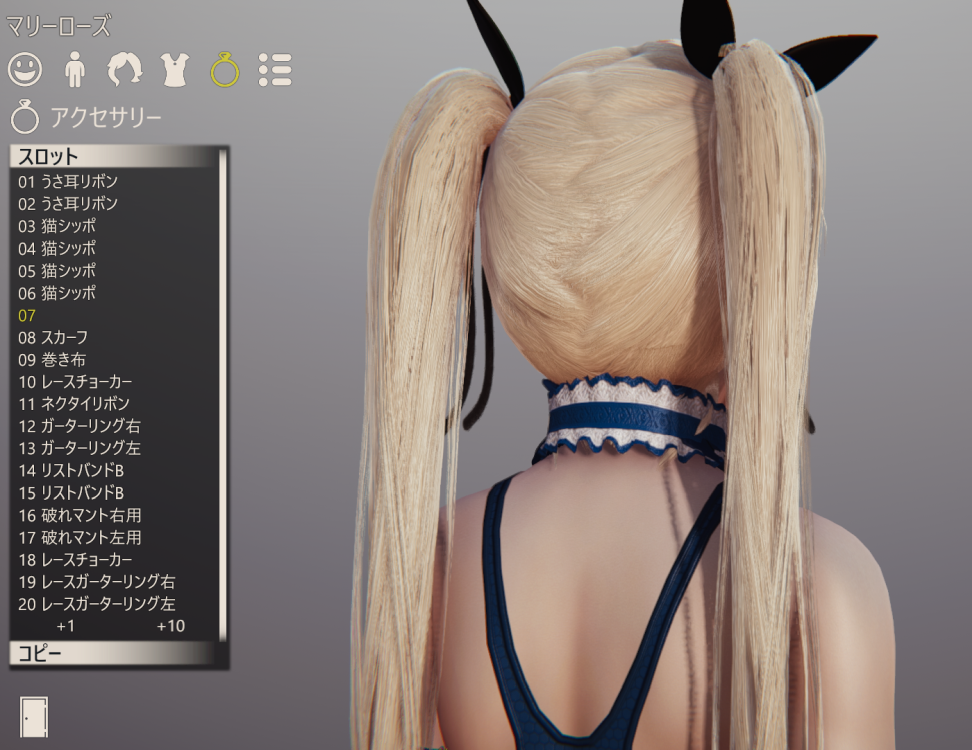Click the door exit icon

33,716
